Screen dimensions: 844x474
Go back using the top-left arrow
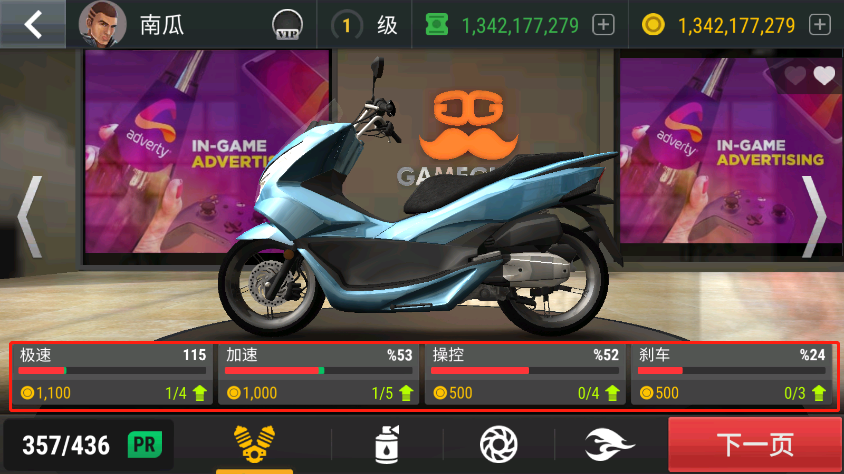pyautogui.click(x=33, y=25)
